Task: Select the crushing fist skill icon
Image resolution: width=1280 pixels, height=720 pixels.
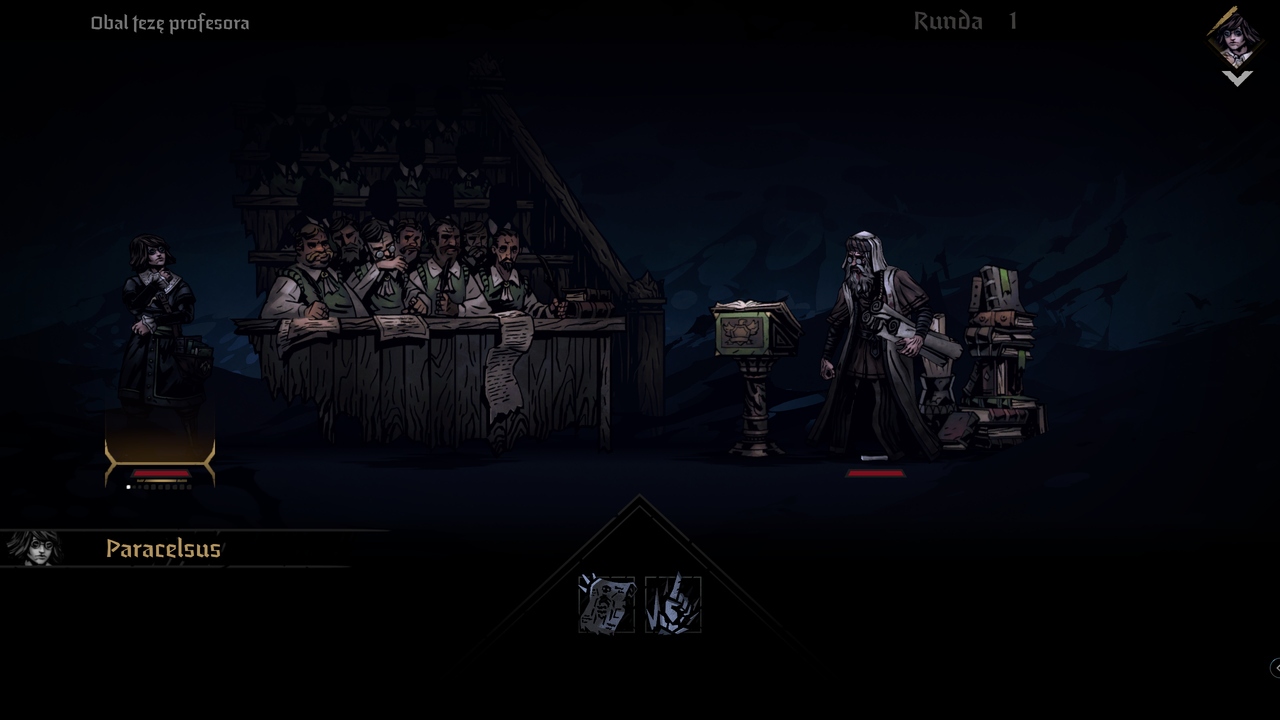Action: point(673,603)
